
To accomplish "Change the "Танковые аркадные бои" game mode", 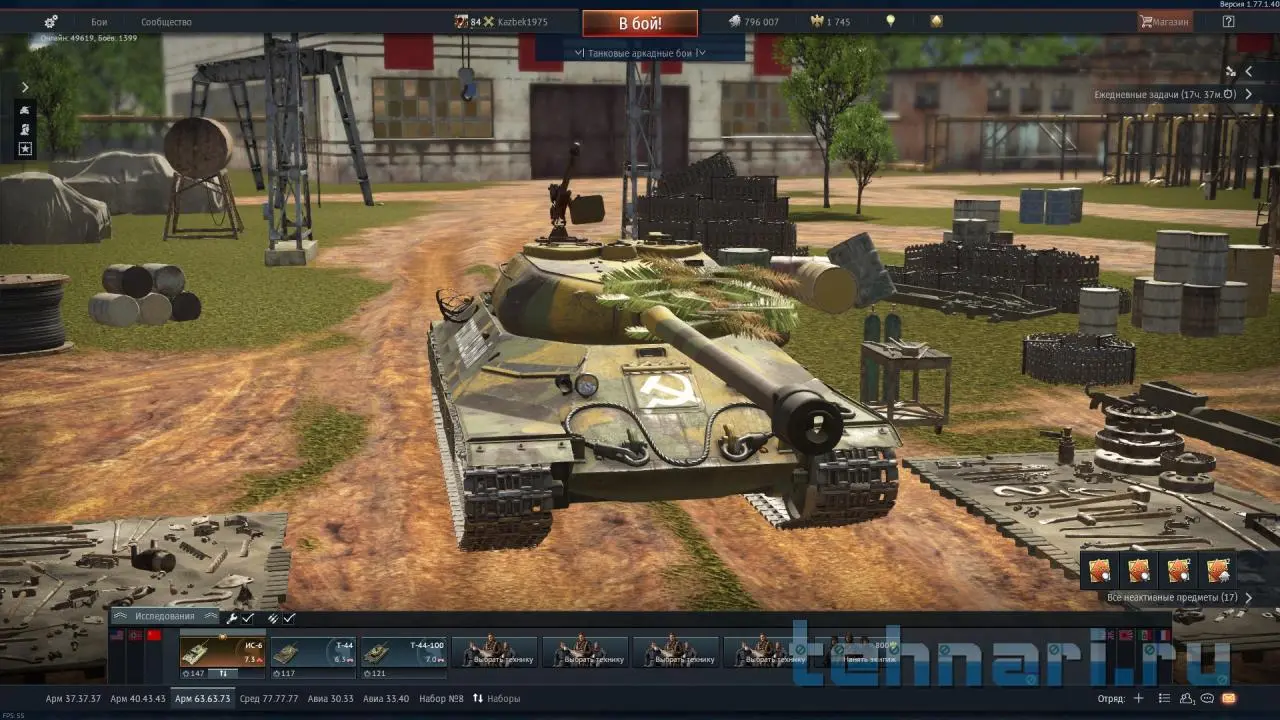I will click(x=640, y=53).
